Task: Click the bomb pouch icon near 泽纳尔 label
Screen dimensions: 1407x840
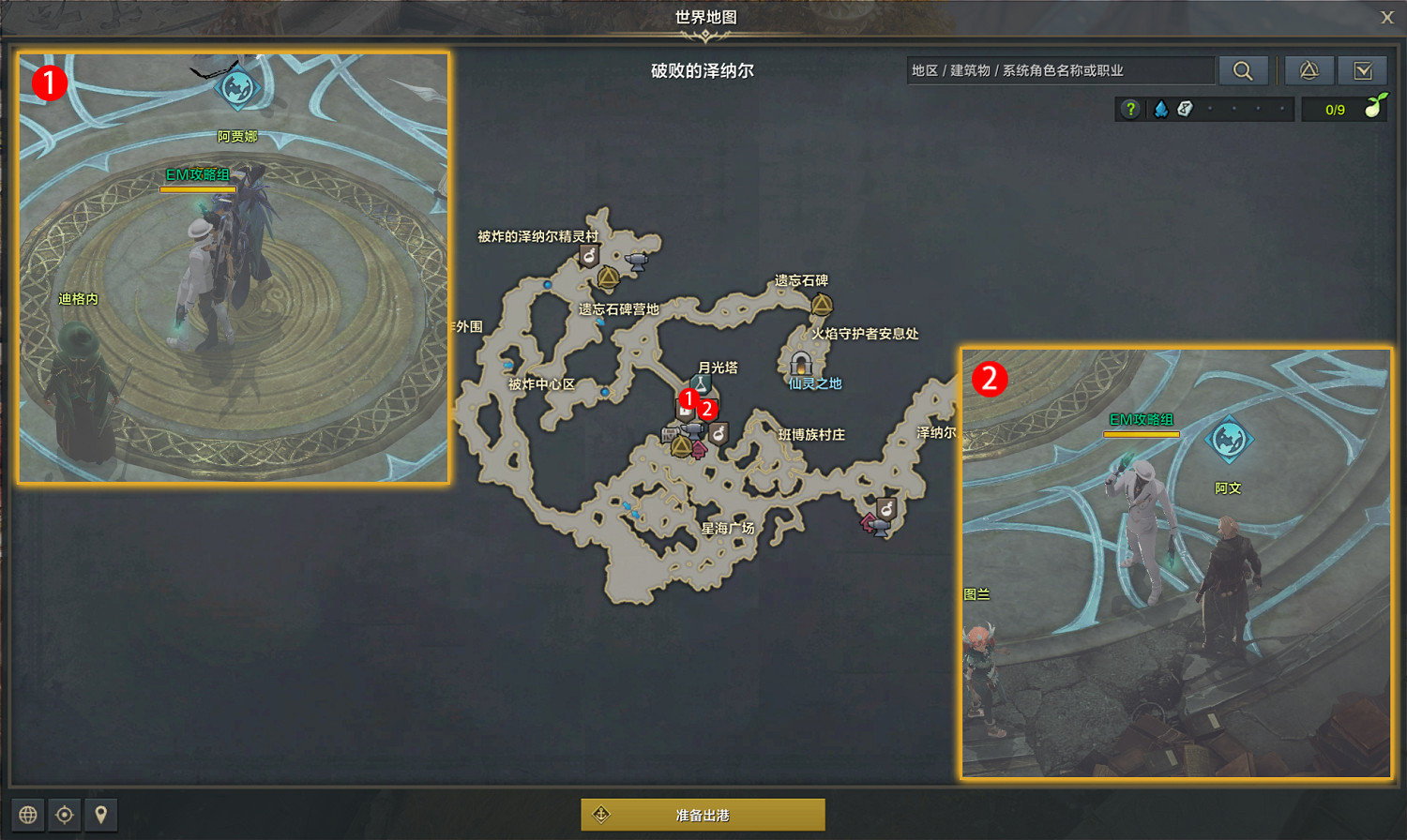Action: point(886,508)
